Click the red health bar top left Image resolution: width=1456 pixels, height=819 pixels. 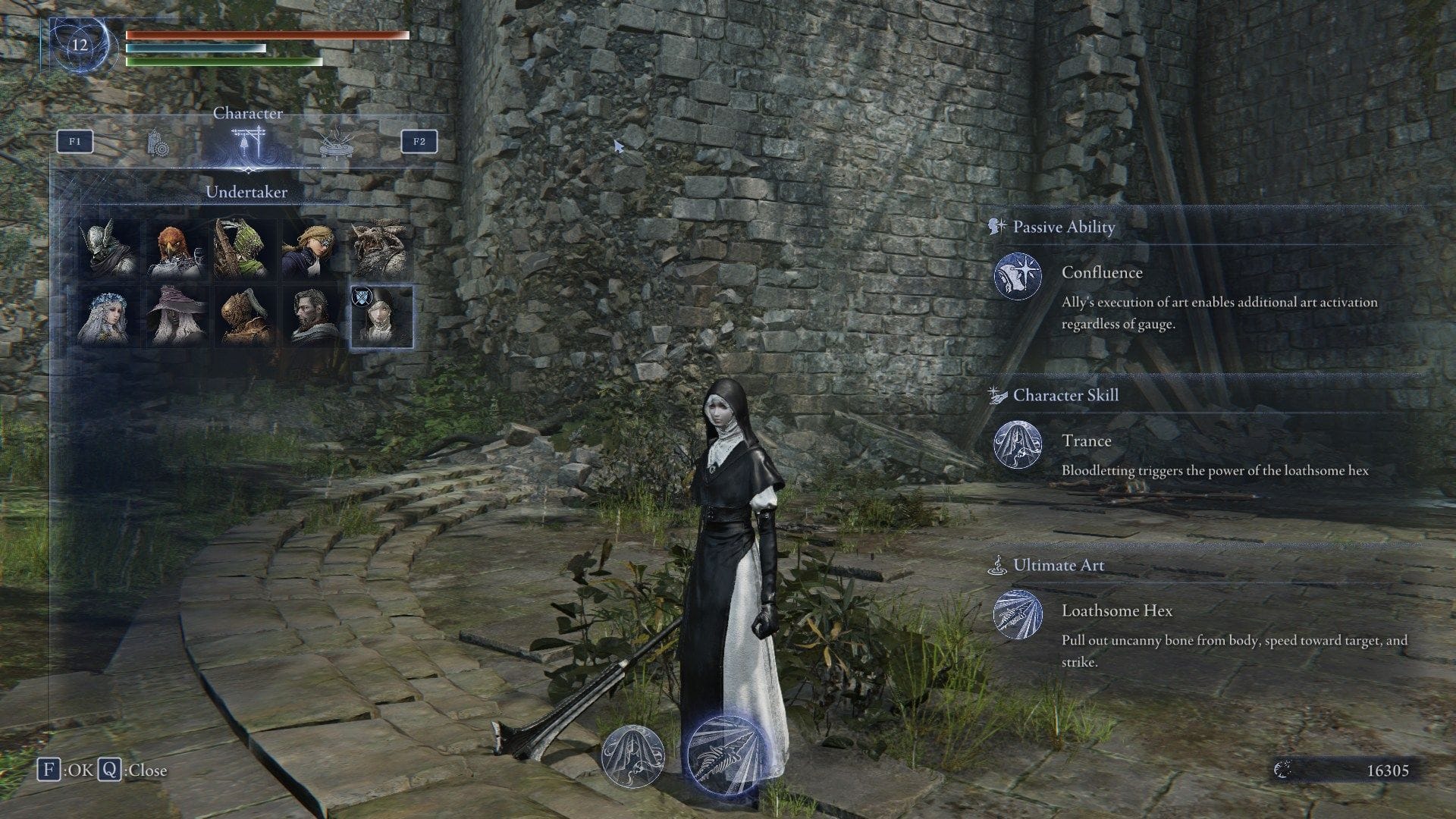point(250,36)
